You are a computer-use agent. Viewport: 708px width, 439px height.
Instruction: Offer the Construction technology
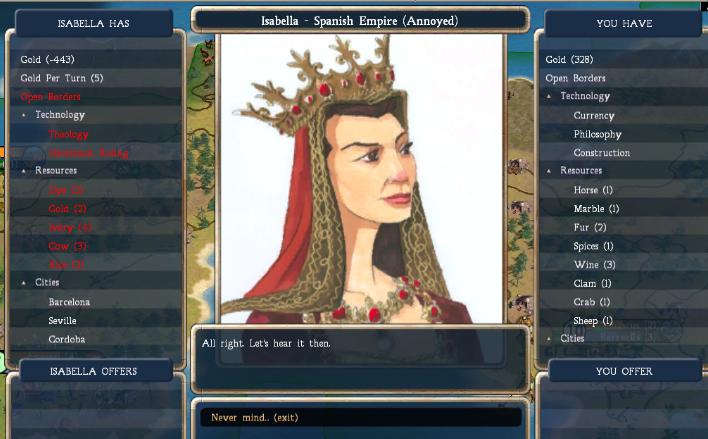[601, 153]
